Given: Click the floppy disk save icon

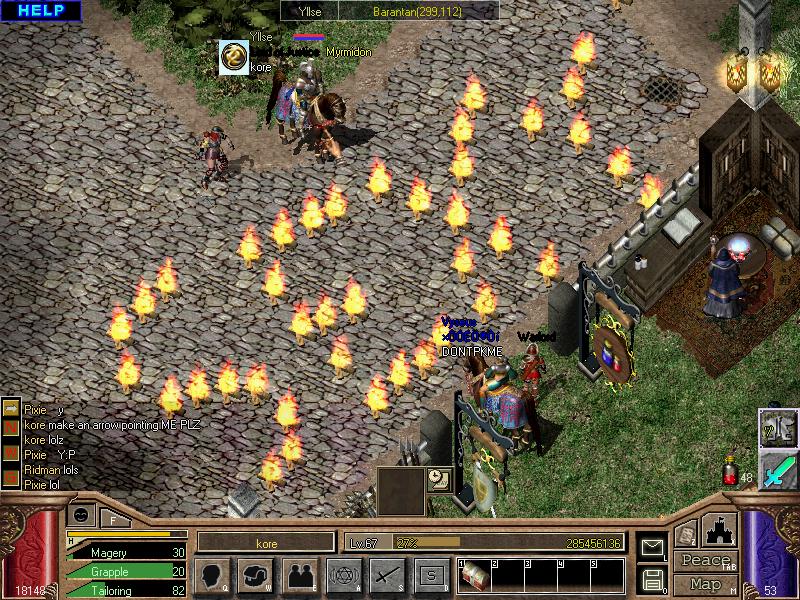Looking at the screenshot, I should pos(651,578).
